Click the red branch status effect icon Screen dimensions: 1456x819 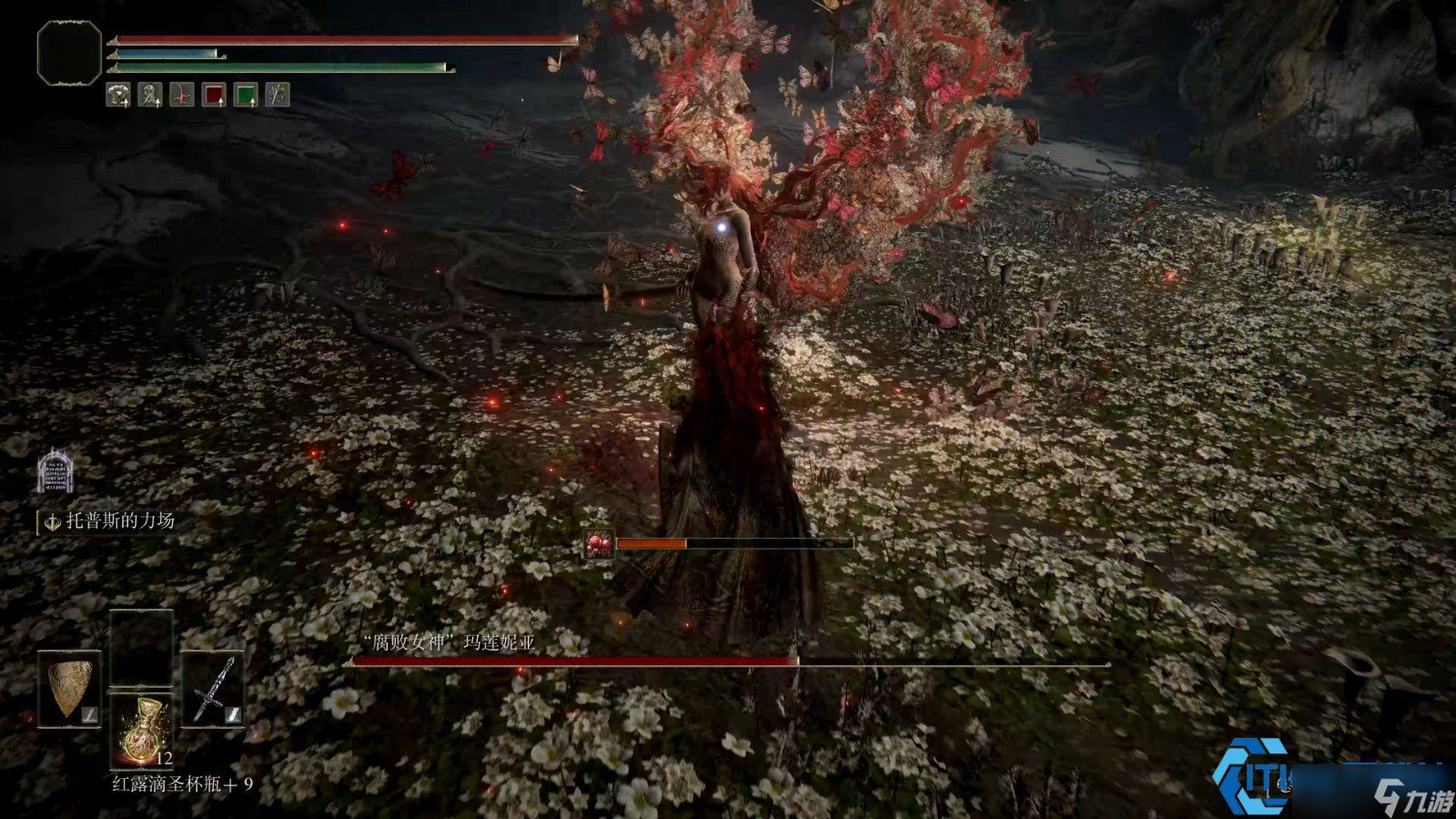182,95
